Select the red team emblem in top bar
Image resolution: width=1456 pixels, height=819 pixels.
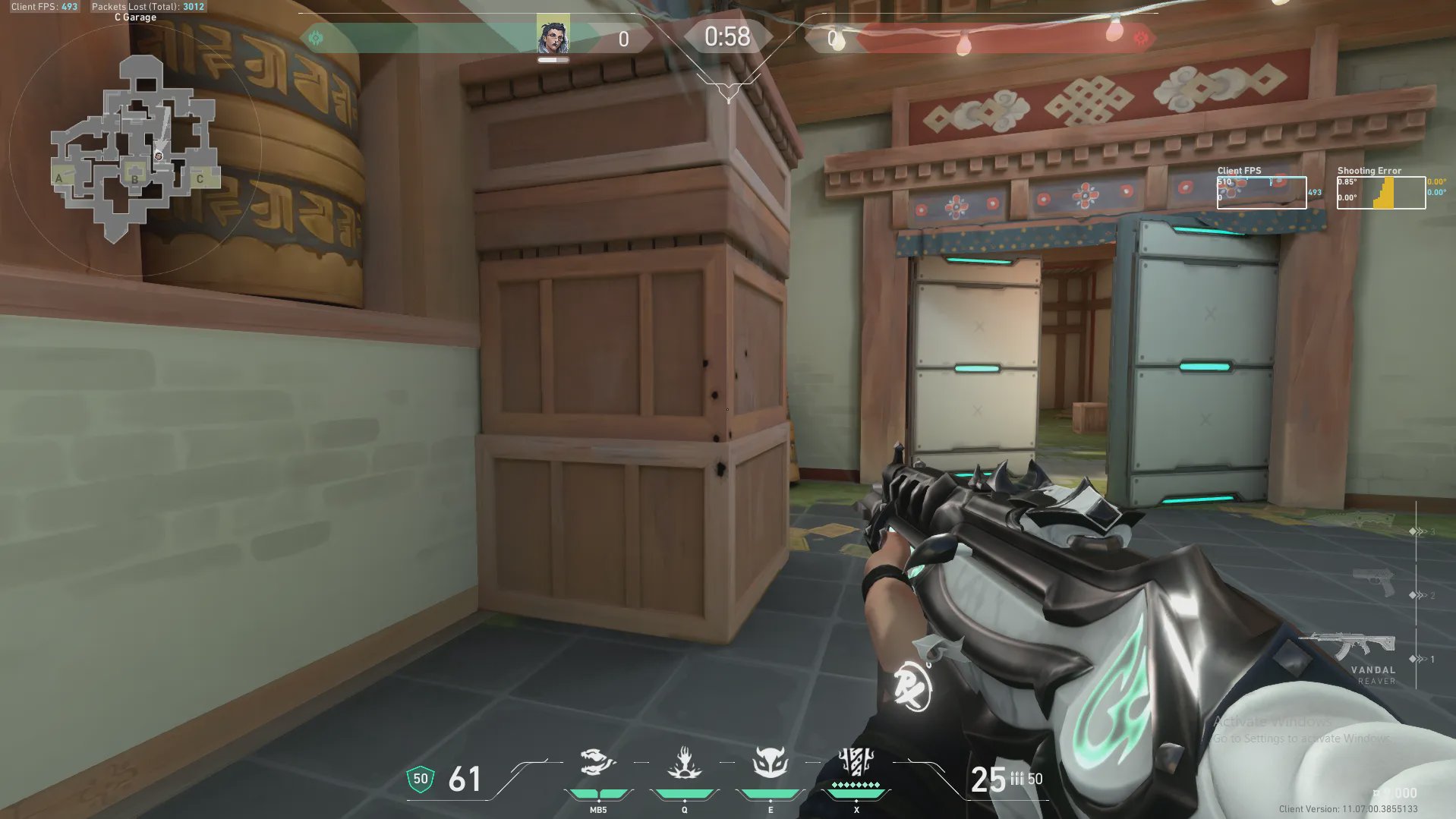click(x=1140, y=37)
